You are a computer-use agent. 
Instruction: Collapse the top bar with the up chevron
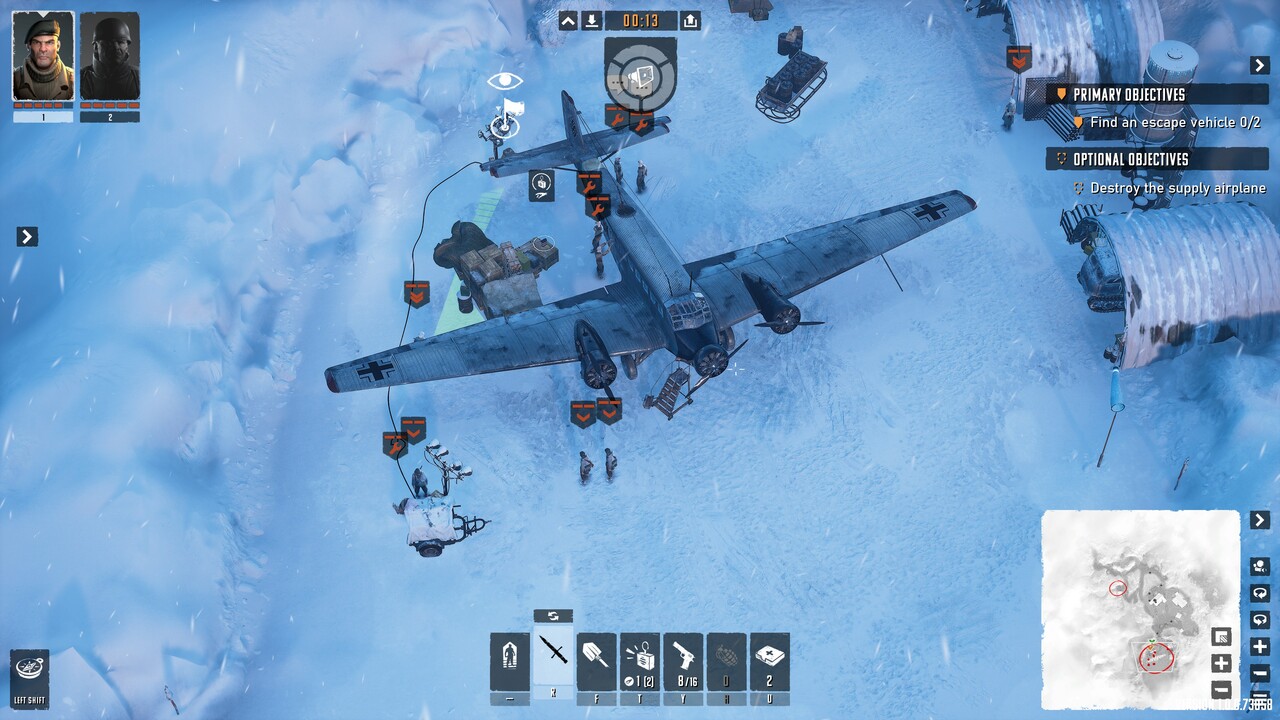pyautogui.click(x=568, y=21)
